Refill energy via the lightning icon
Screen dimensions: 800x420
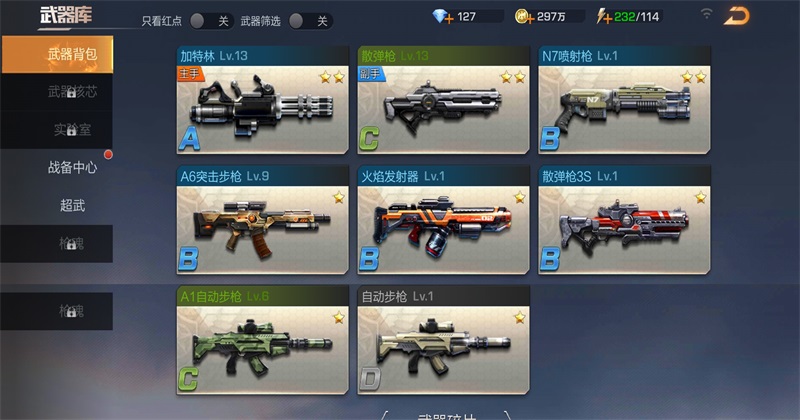(604, 16)
